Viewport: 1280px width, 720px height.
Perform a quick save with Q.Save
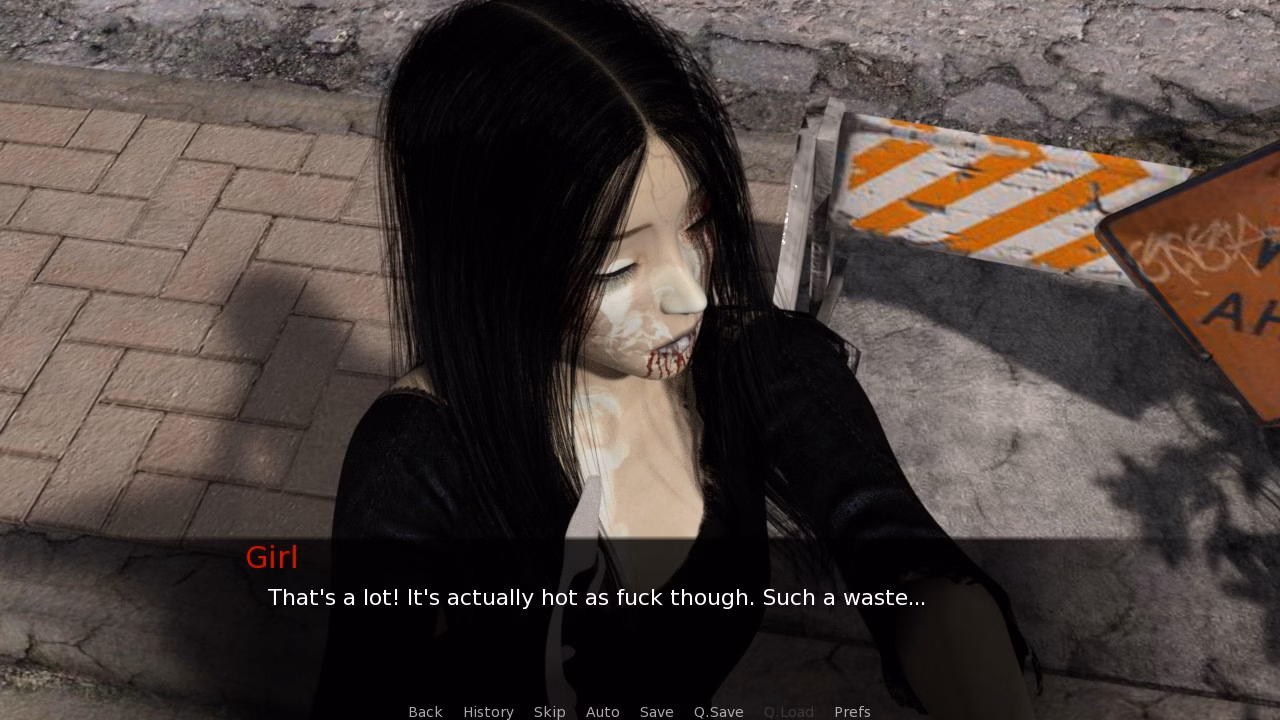click(x=718, y=711)
